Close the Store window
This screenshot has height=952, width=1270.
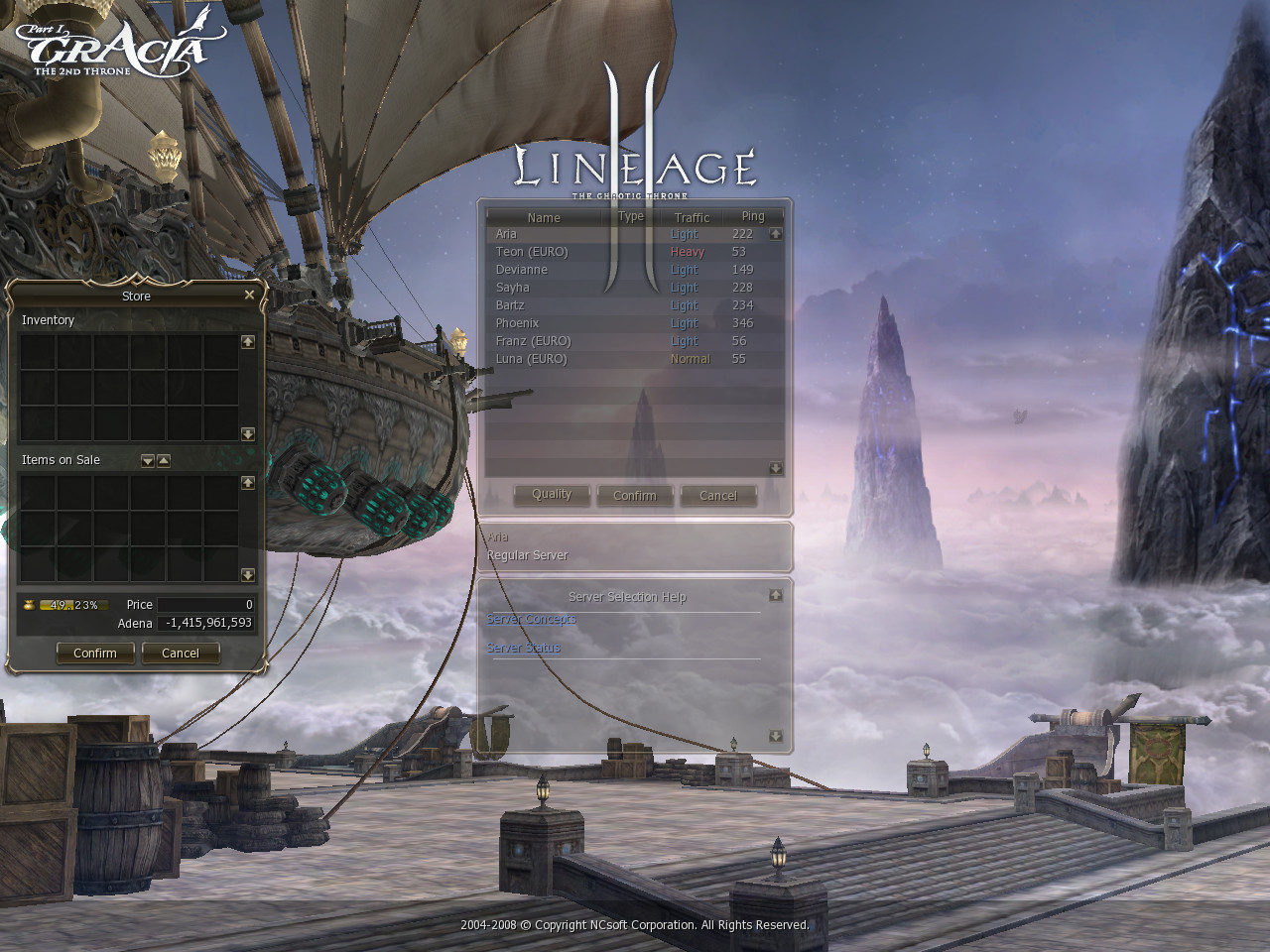(249, 295)
